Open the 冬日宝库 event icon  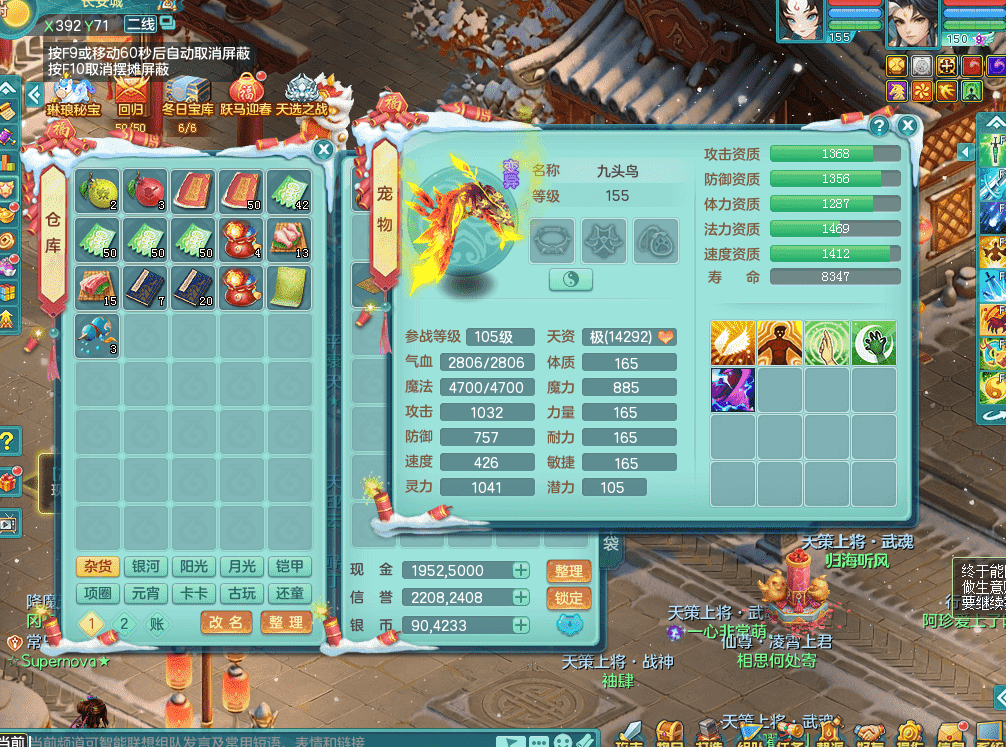tap(187, 98)
